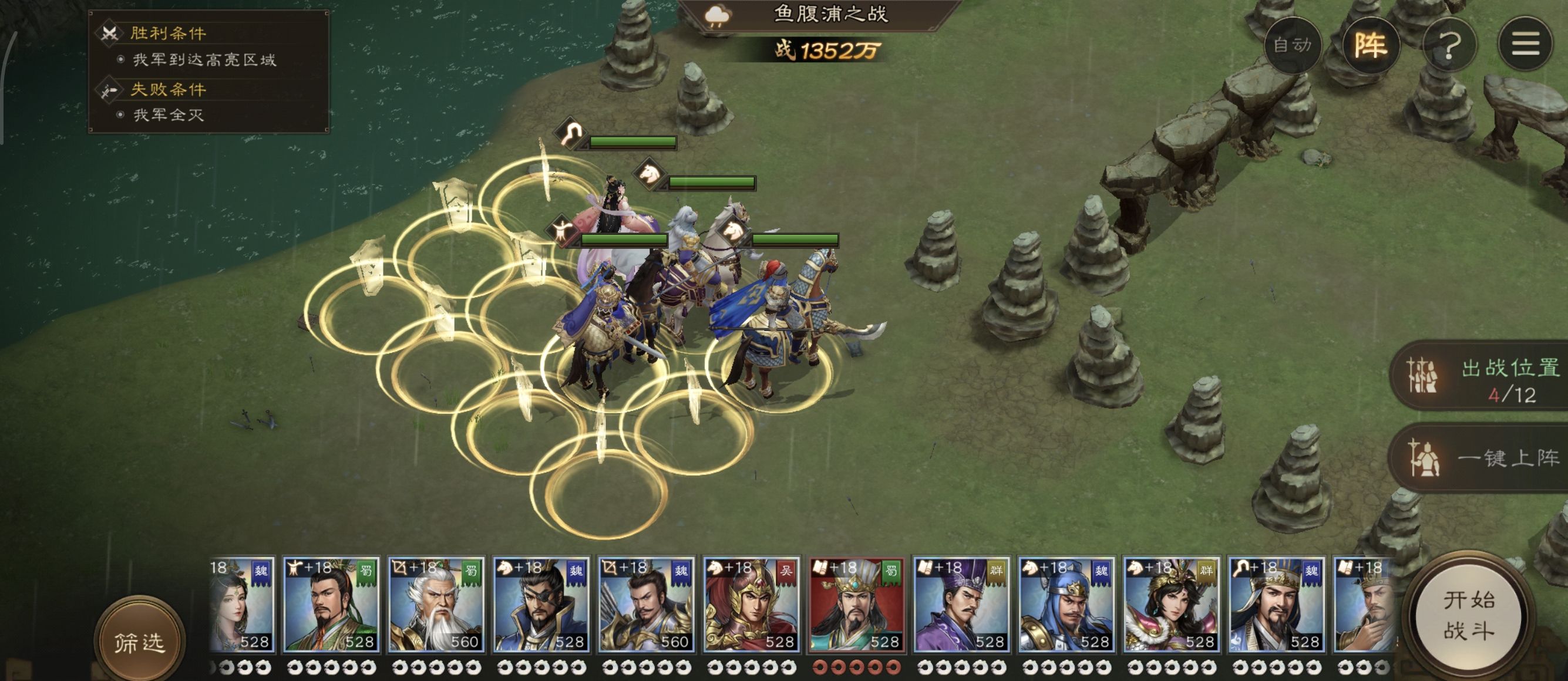1568x681 pixels.
Task: Choose the purple-hatted 群 strategist card
Action: [x=961, y=604]
